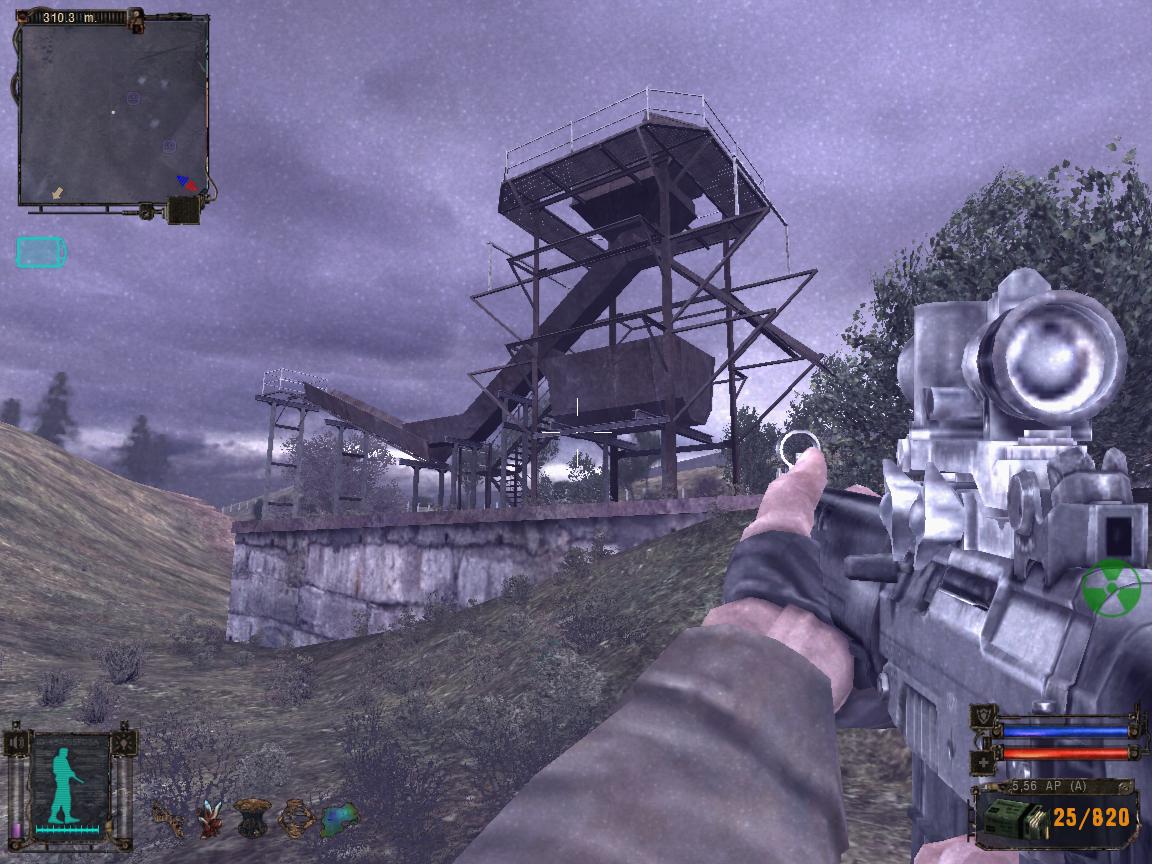Click the green radiation warning icon
The image size is (1152, 864).
click(1111, 588)
